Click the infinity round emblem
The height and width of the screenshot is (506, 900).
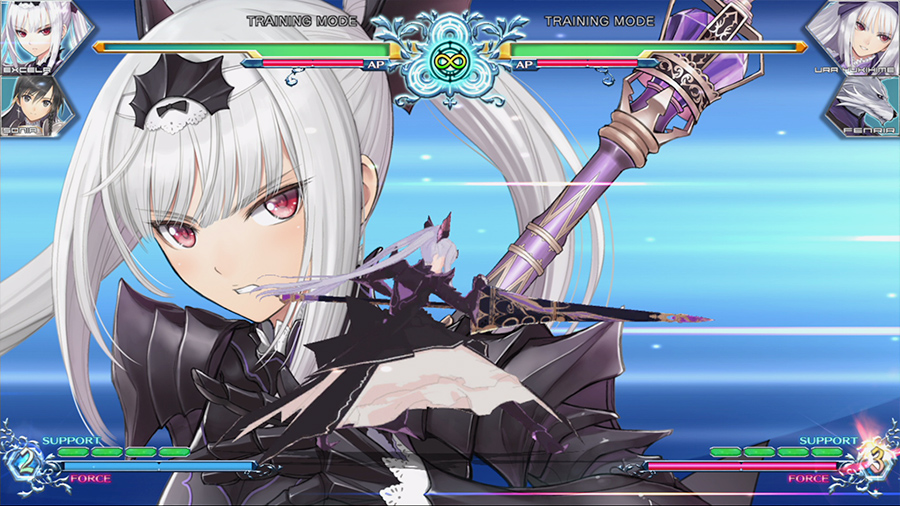(449, 62)
